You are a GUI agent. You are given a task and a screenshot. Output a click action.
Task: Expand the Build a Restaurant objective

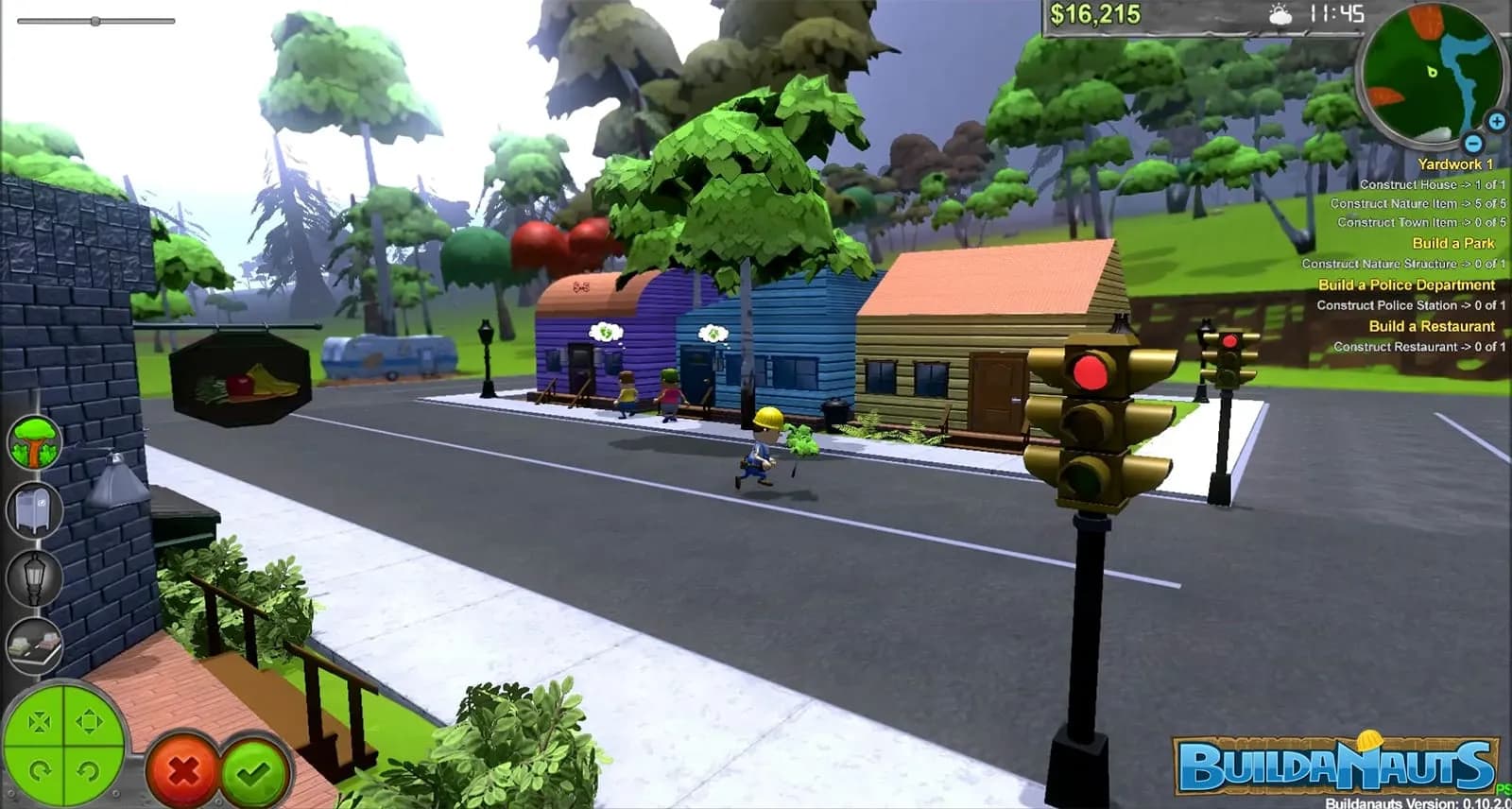(1430, 326)
